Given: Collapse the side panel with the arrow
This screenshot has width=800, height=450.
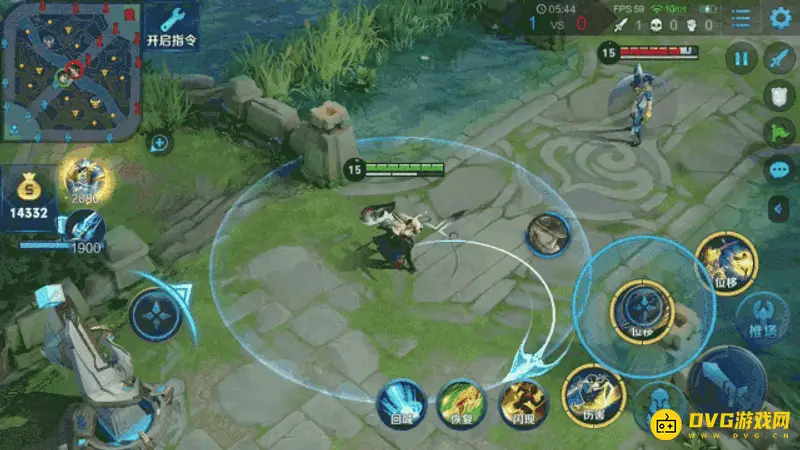Looking at the screenshot, I should click(779, 208).
